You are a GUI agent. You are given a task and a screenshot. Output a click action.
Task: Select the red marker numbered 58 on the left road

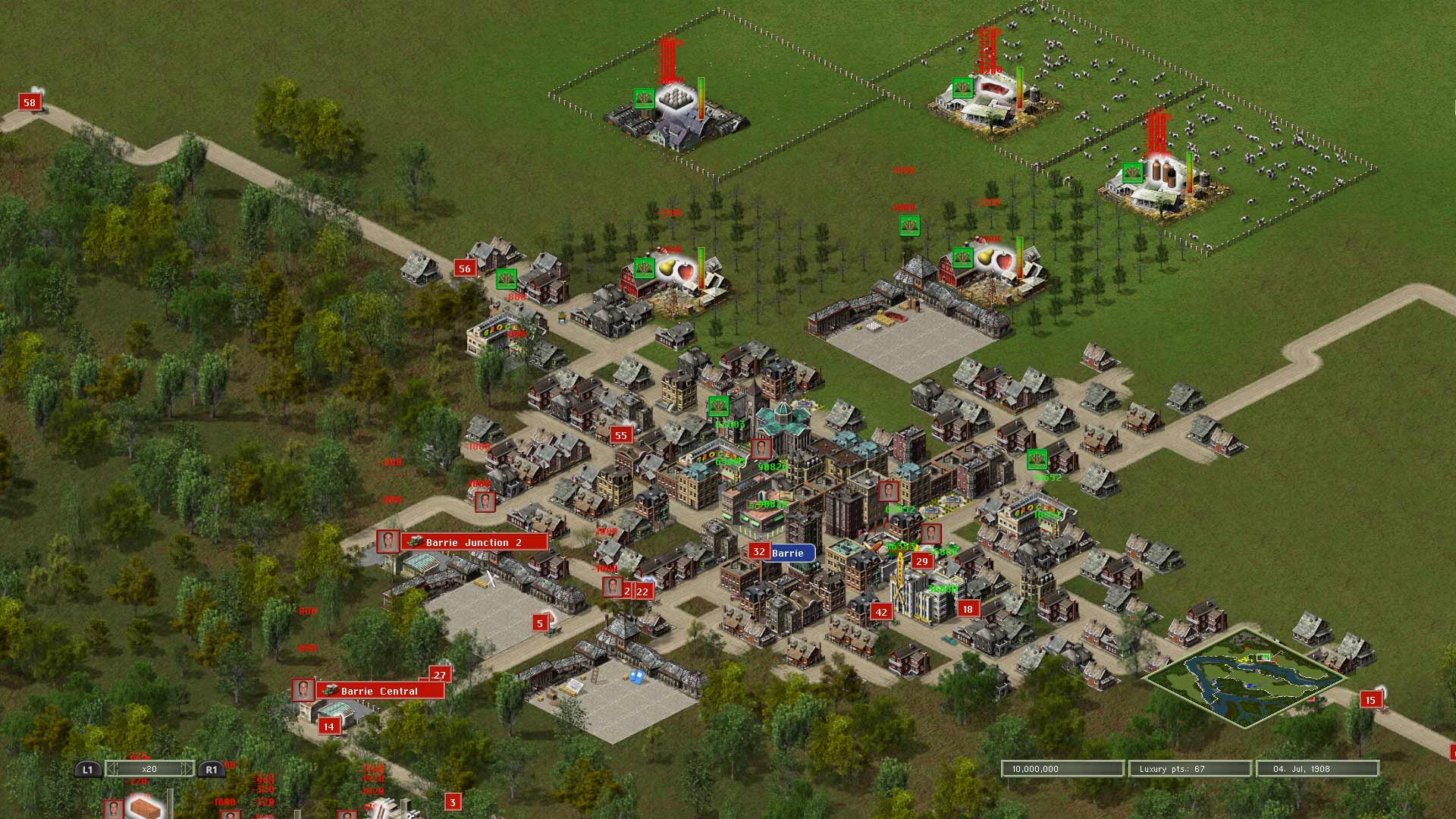tap(30, 101)
